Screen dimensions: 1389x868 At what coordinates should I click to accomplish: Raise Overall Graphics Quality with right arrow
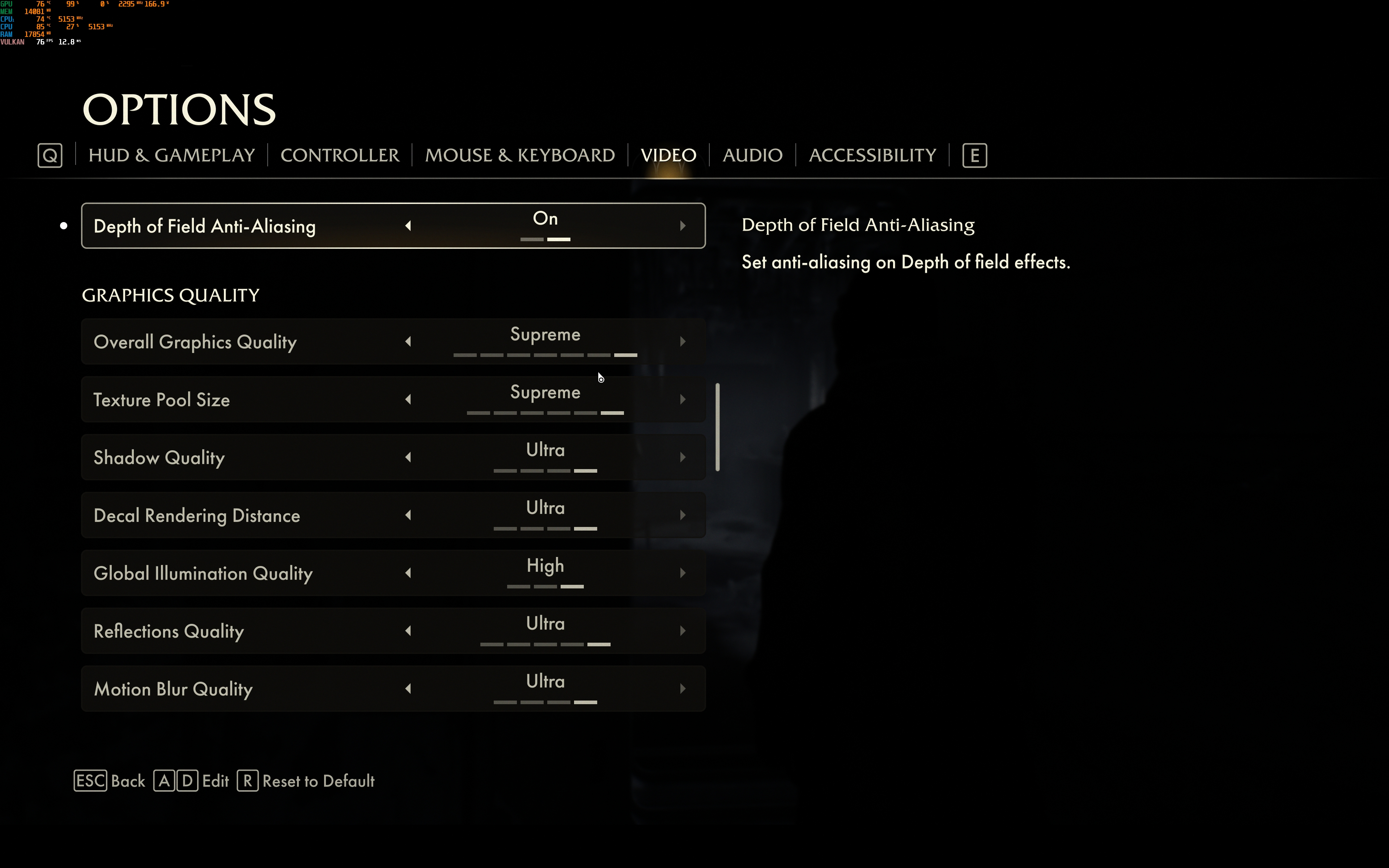tap(683, 341)
